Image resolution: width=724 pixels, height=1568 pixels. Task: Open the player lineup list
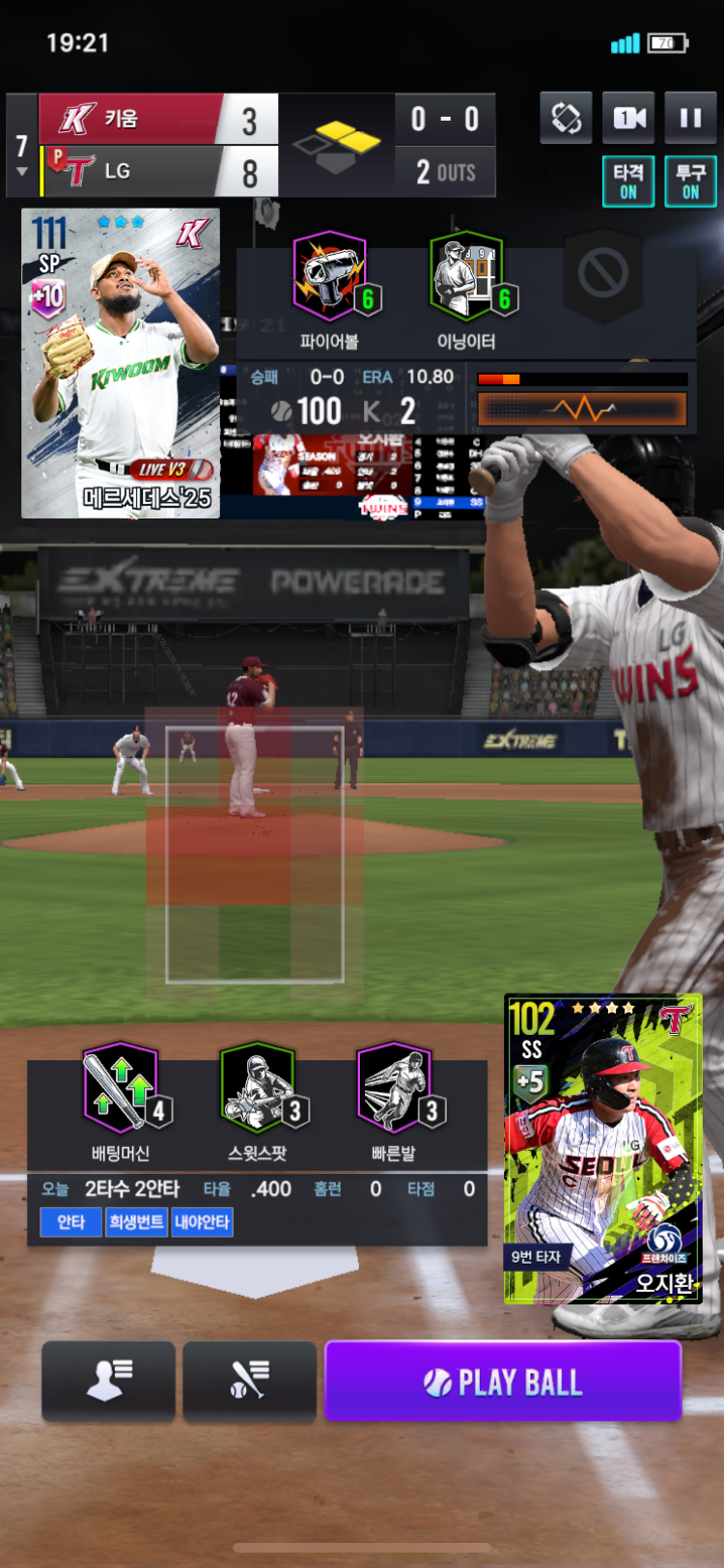click(109, 1382)
